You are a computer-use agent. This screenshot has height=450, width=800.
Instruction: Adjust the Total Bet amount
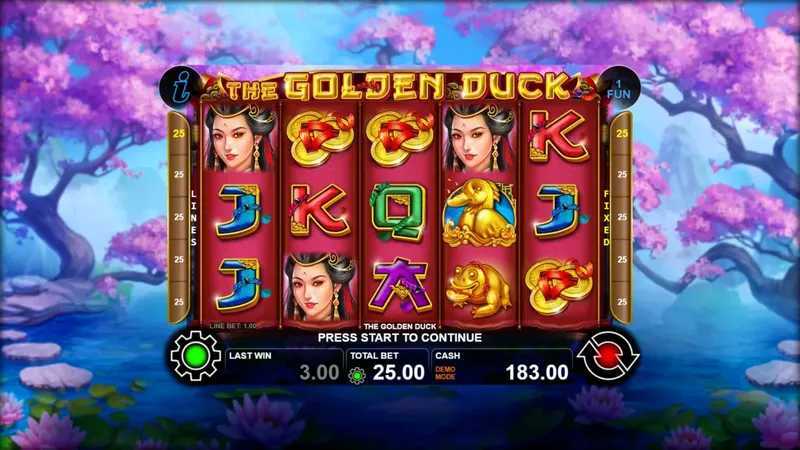pyautogui.click(x=386, y=366)
